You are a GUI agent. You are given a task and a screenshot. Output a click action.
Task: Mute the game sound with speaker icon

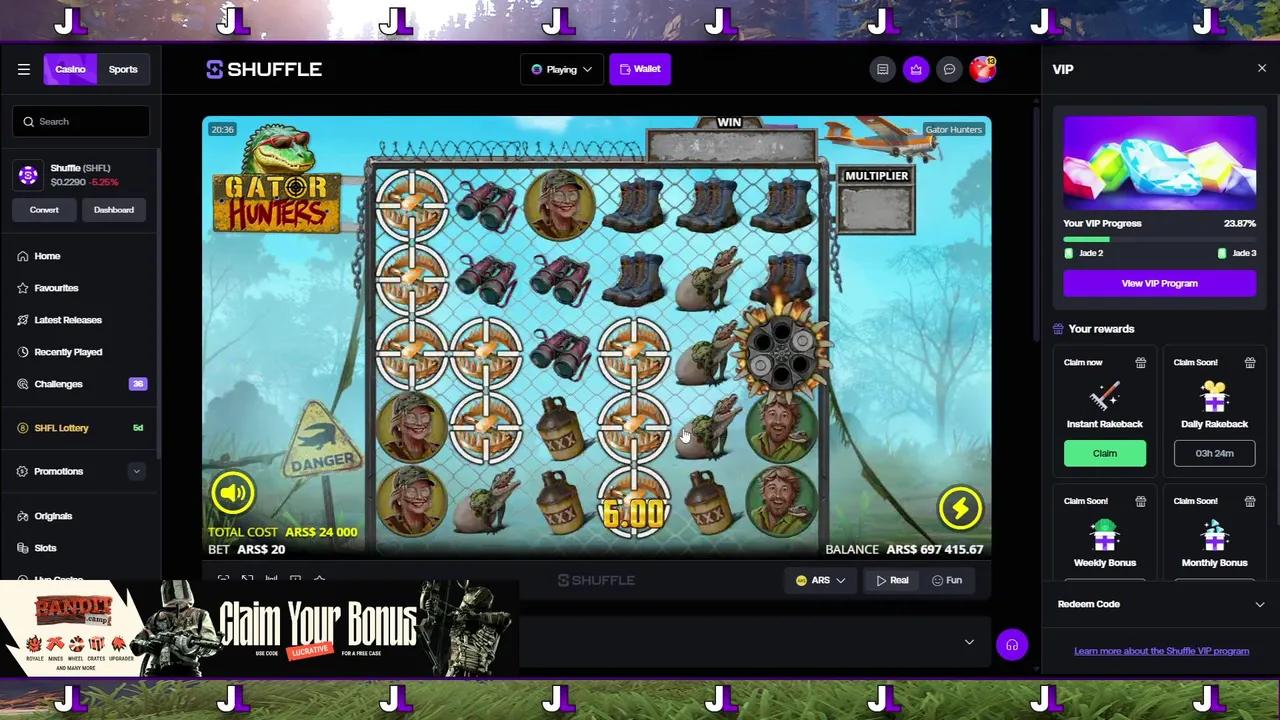tap(233, 492)
